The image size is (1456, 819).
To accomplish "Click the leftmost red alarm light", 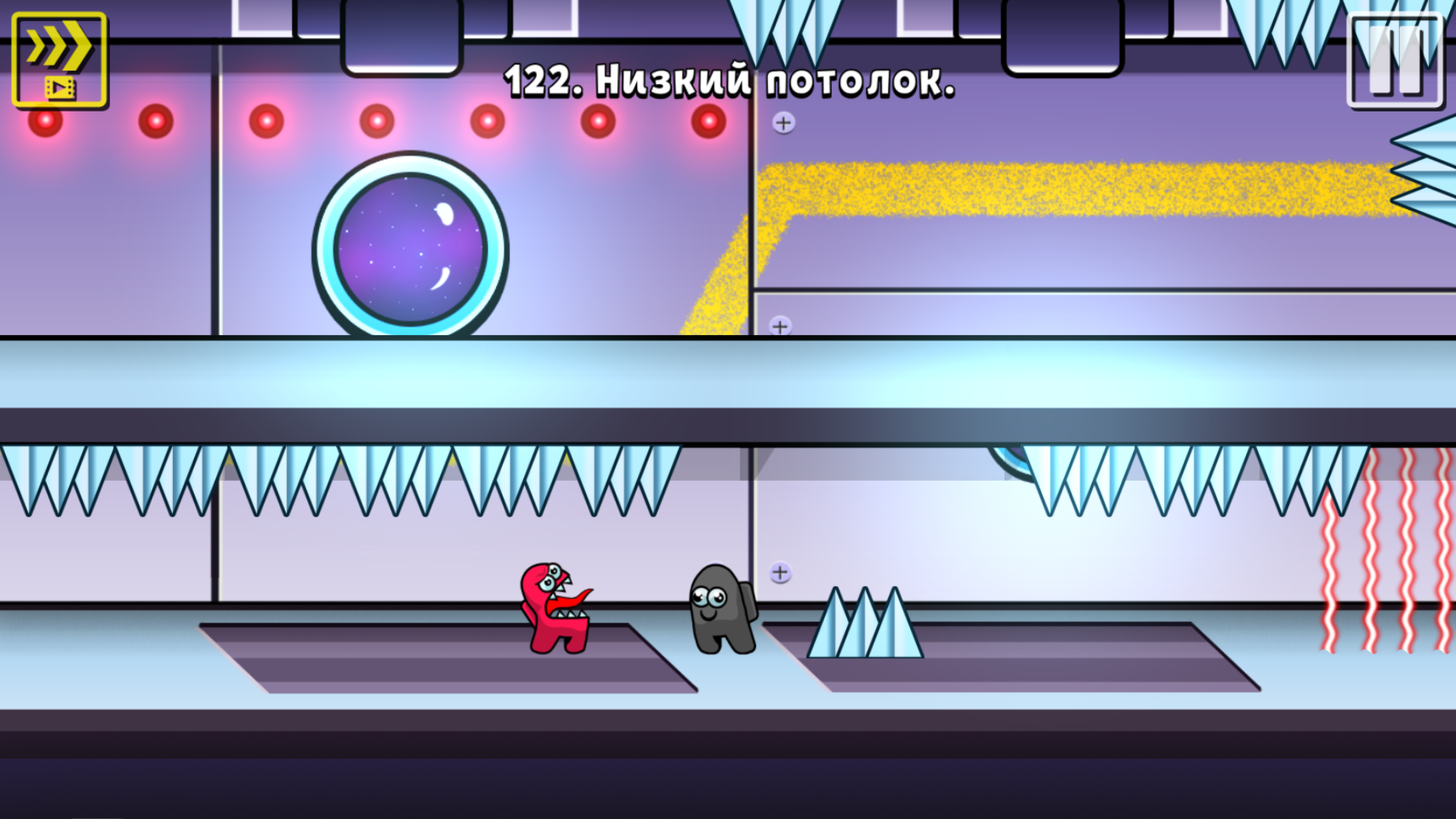I will point(44,120).
